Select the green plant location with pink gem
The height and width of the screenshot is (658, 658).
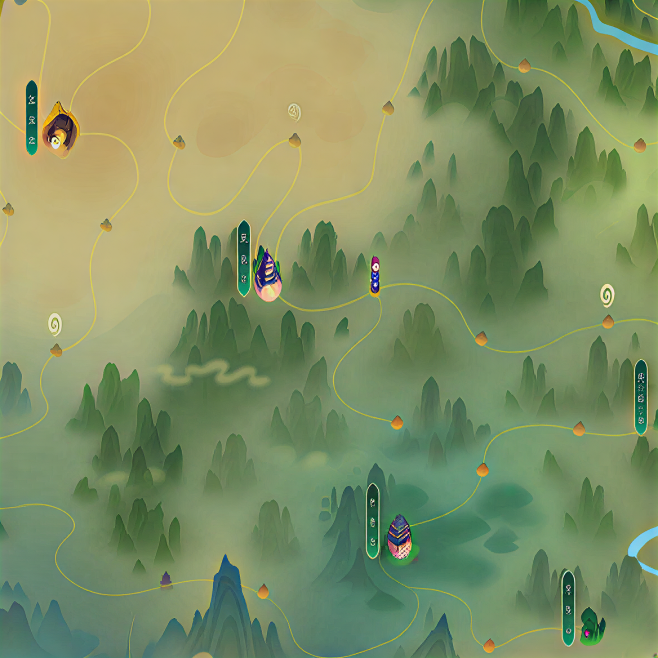pos(590,625)
